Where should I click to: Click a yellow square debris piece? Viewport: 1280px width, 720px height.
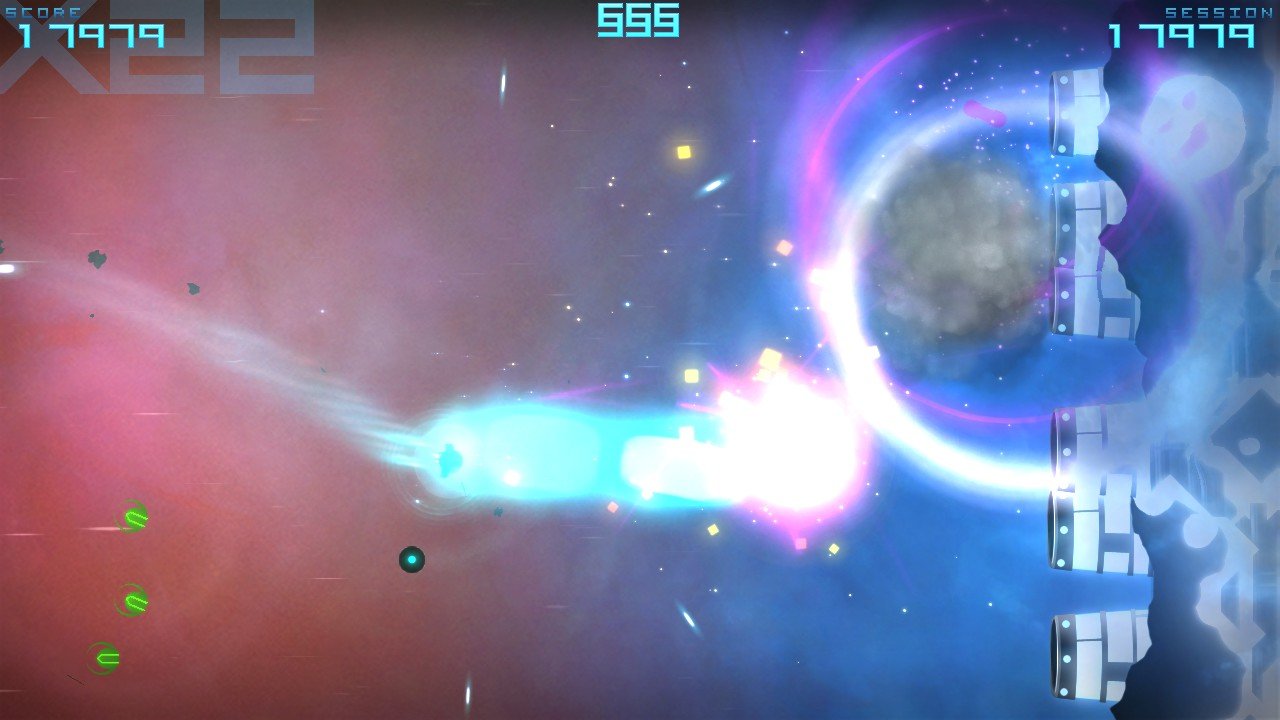click(x=682, y=152)
